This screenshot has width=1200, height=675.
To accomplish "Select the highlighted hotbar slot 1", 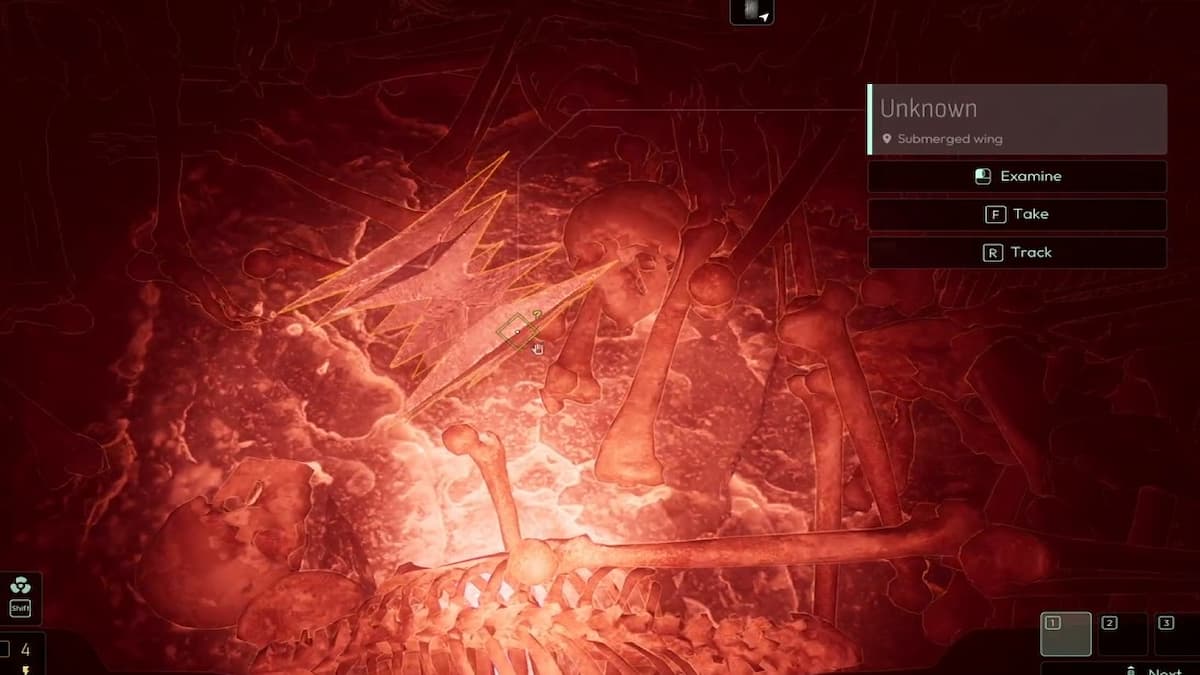I will click(x=1066, y=634).
